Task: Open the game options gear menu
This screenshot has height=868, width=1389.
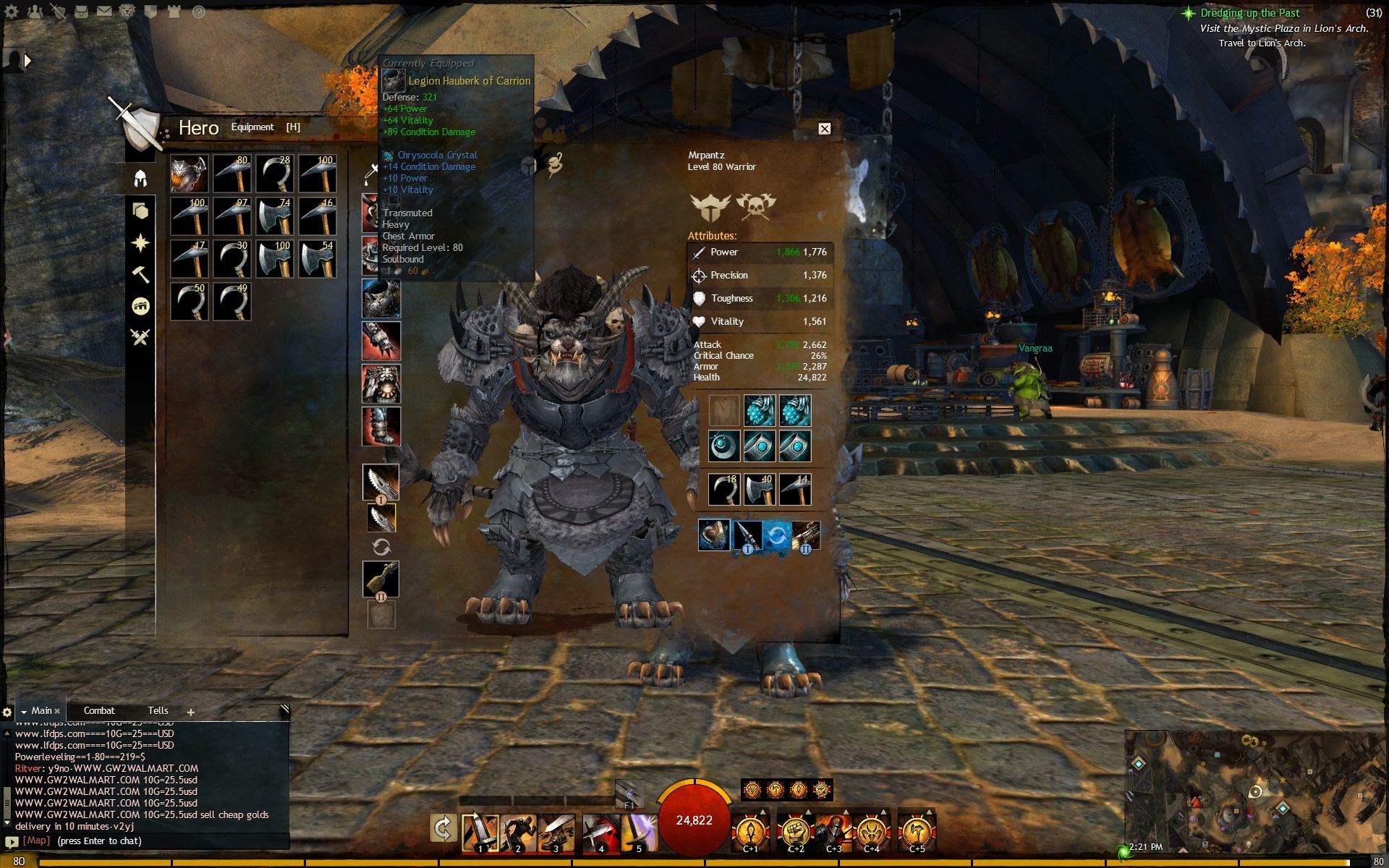Action: coord(12,12)
